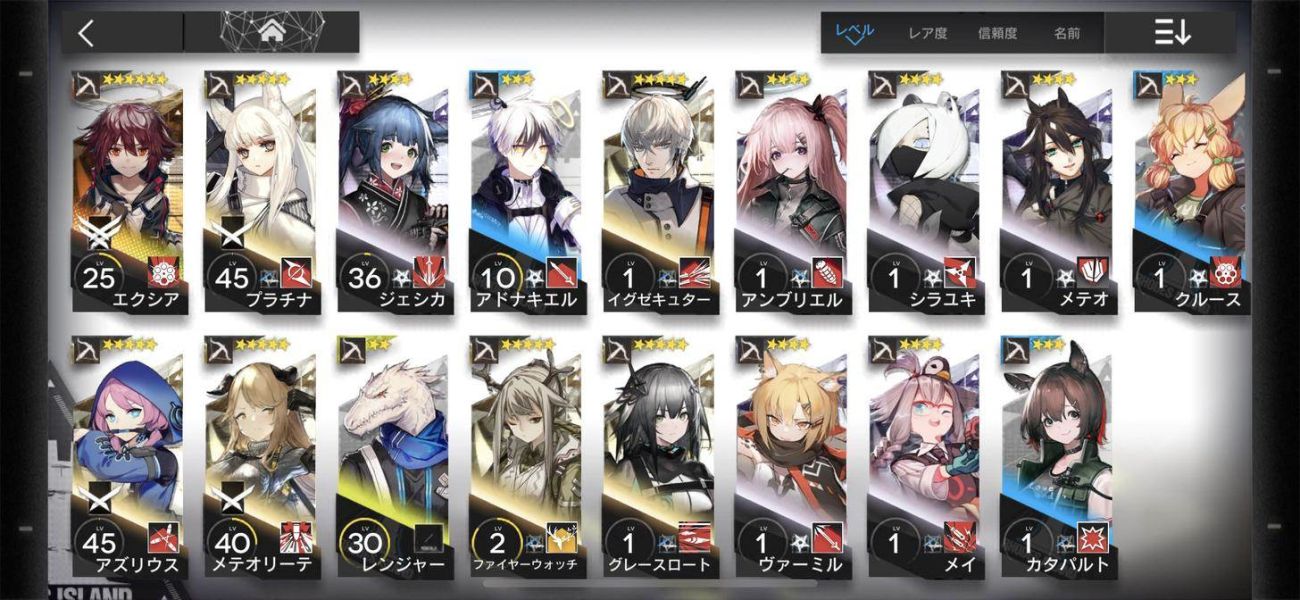Choose the プラチナ operator card
The image size is (1300, 600).
click(x=260, y=190)
